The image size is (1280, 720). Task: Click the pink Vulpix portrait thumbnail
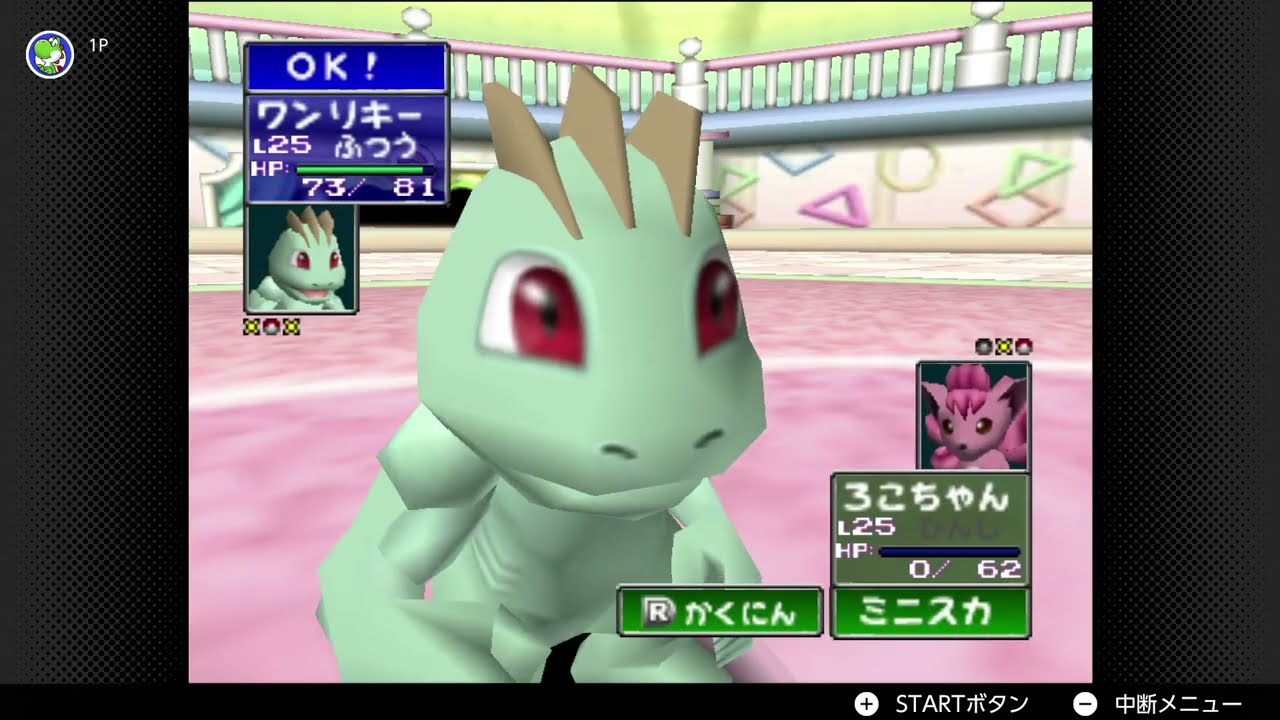(973, 416)
